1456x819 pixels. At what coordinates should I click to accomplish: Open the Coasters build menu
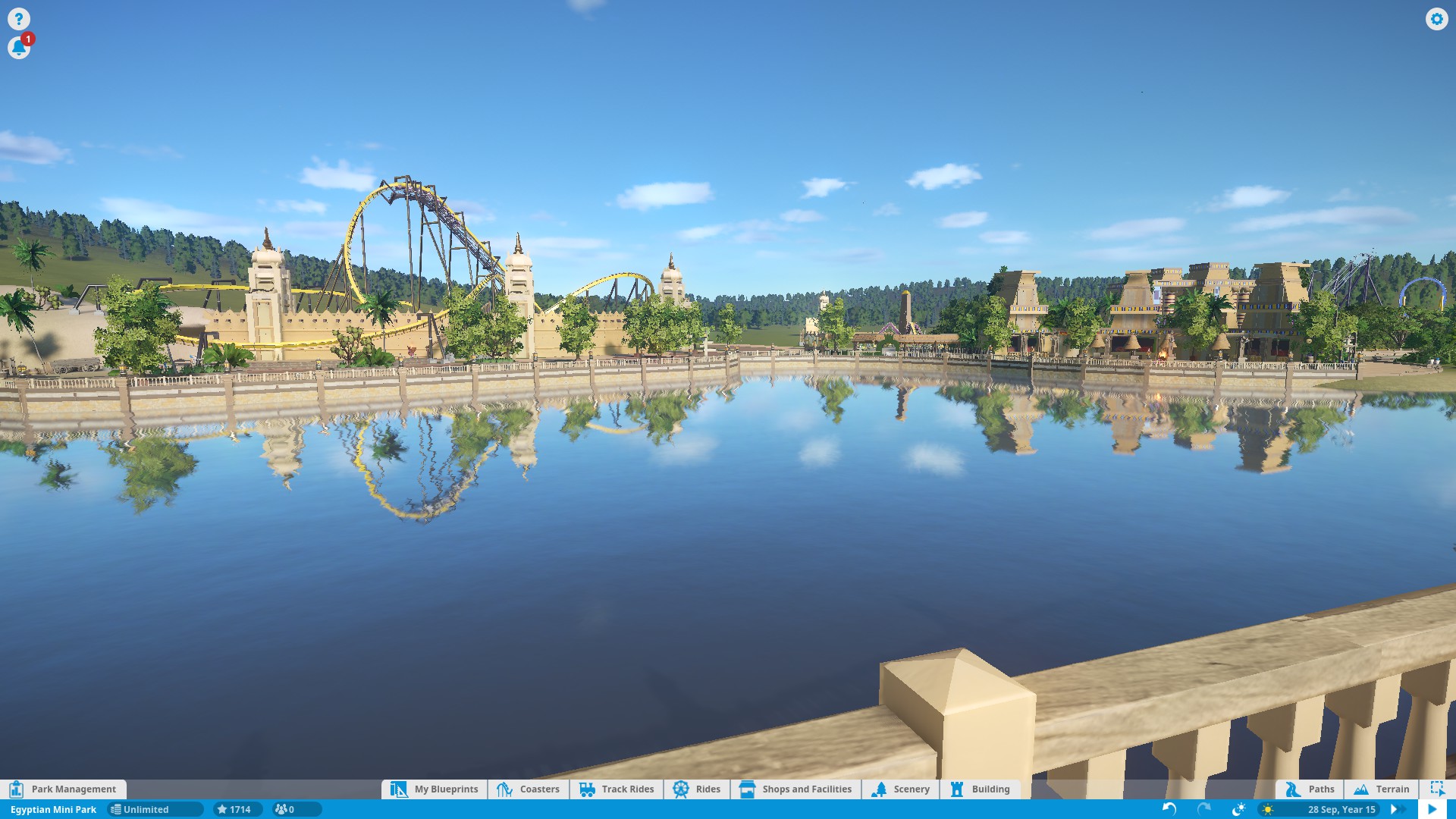529,789
